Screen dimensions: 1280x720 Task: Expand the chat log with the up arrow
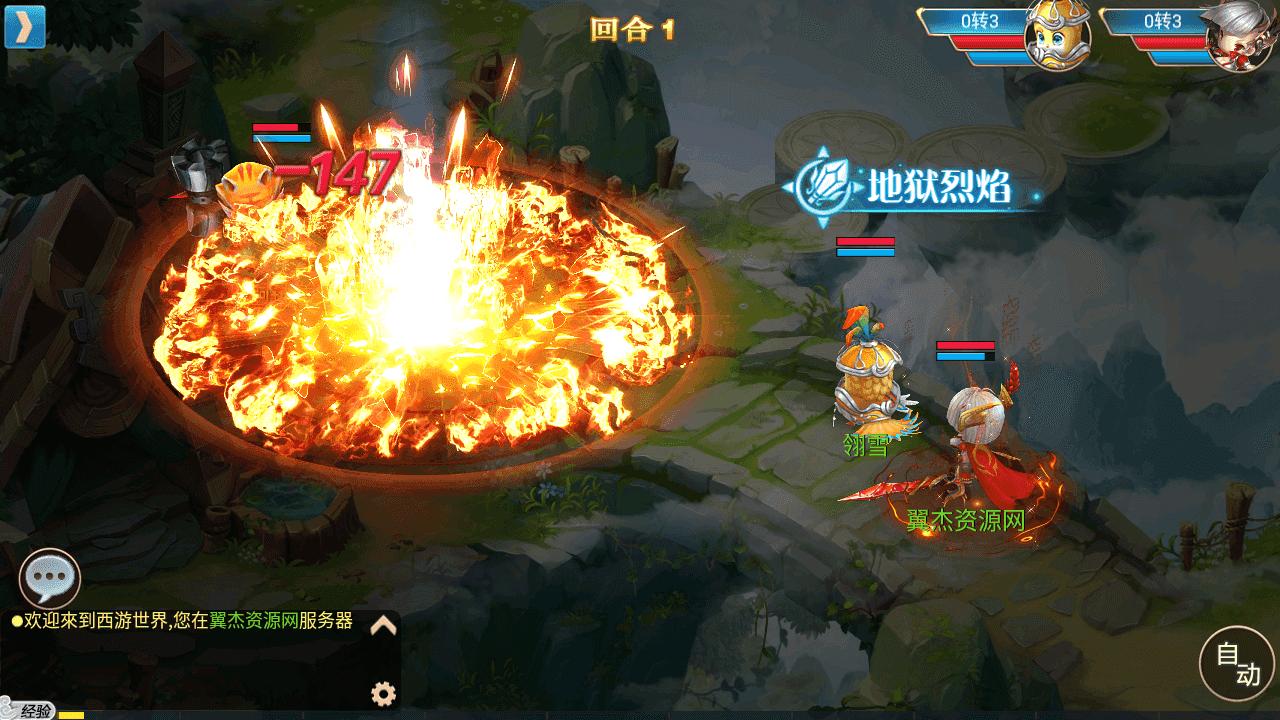384,626
